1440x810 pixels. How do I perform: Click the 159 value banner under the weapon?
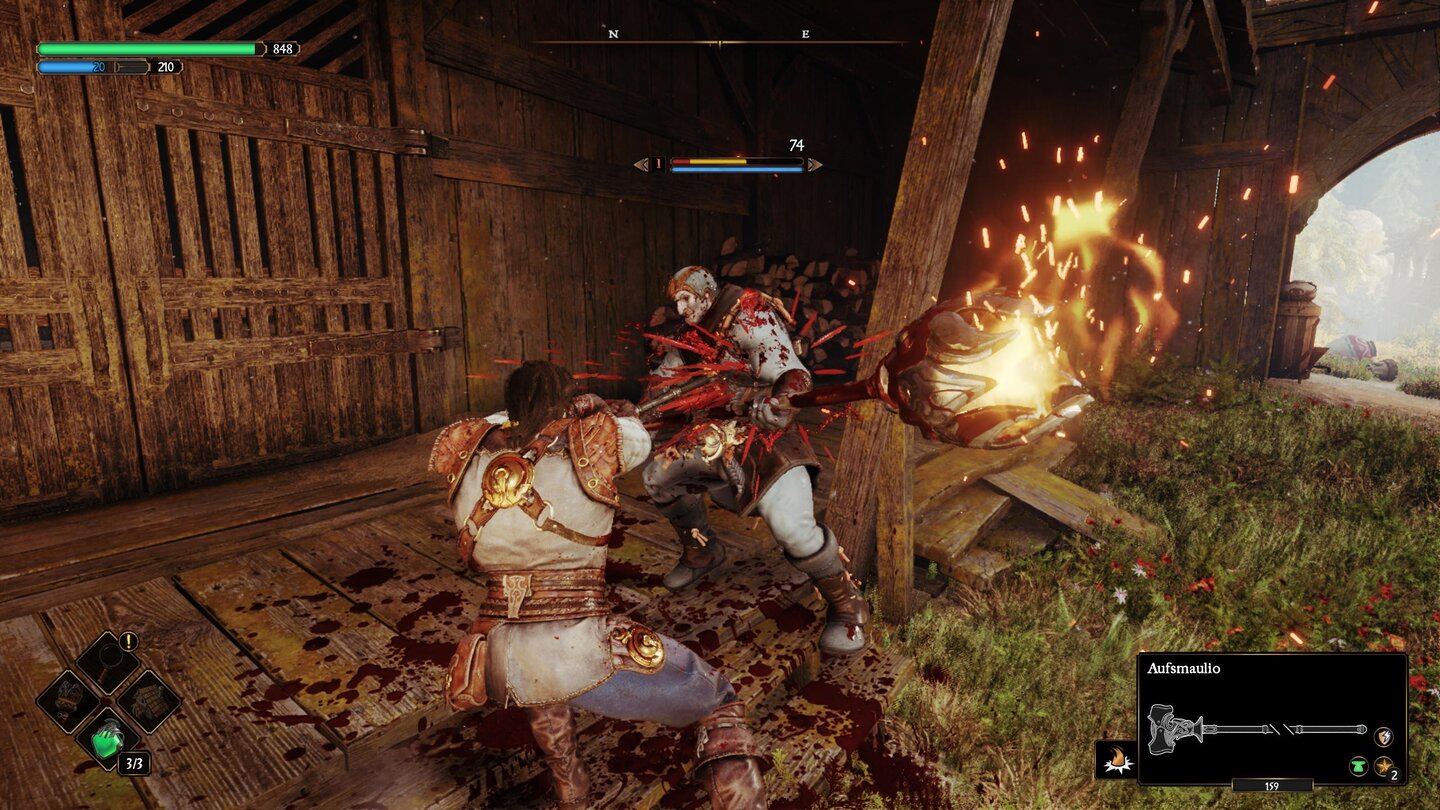coord(1271,786)
